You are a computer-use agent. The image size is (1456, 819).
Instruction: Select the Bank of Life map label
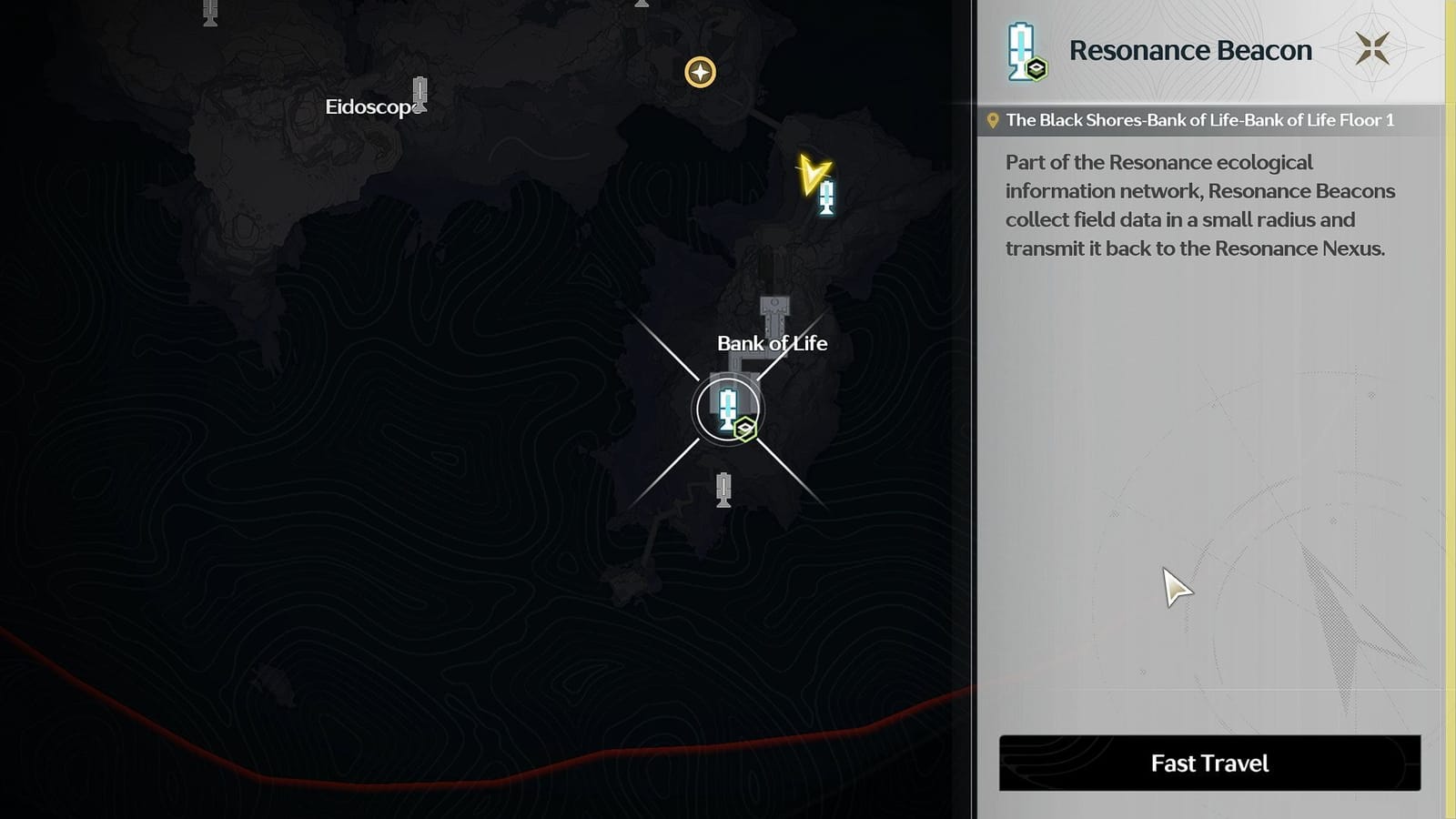(771, 344)
